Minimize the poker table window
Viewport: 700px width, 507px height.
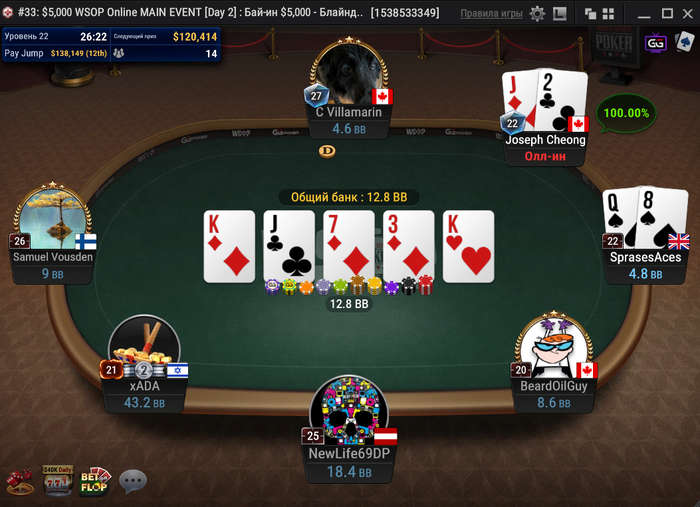(x=646, y=14)
